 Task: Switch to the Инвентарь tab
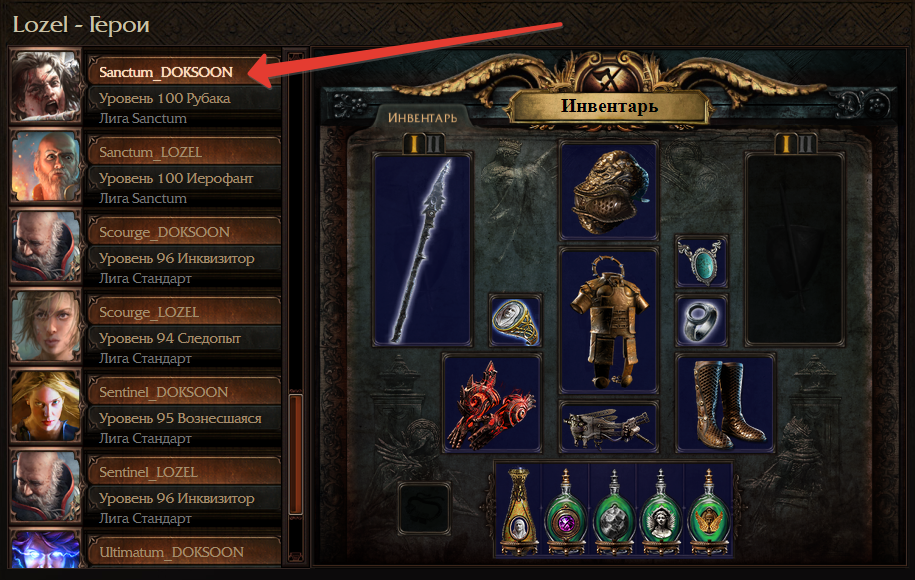coord(423,118)
